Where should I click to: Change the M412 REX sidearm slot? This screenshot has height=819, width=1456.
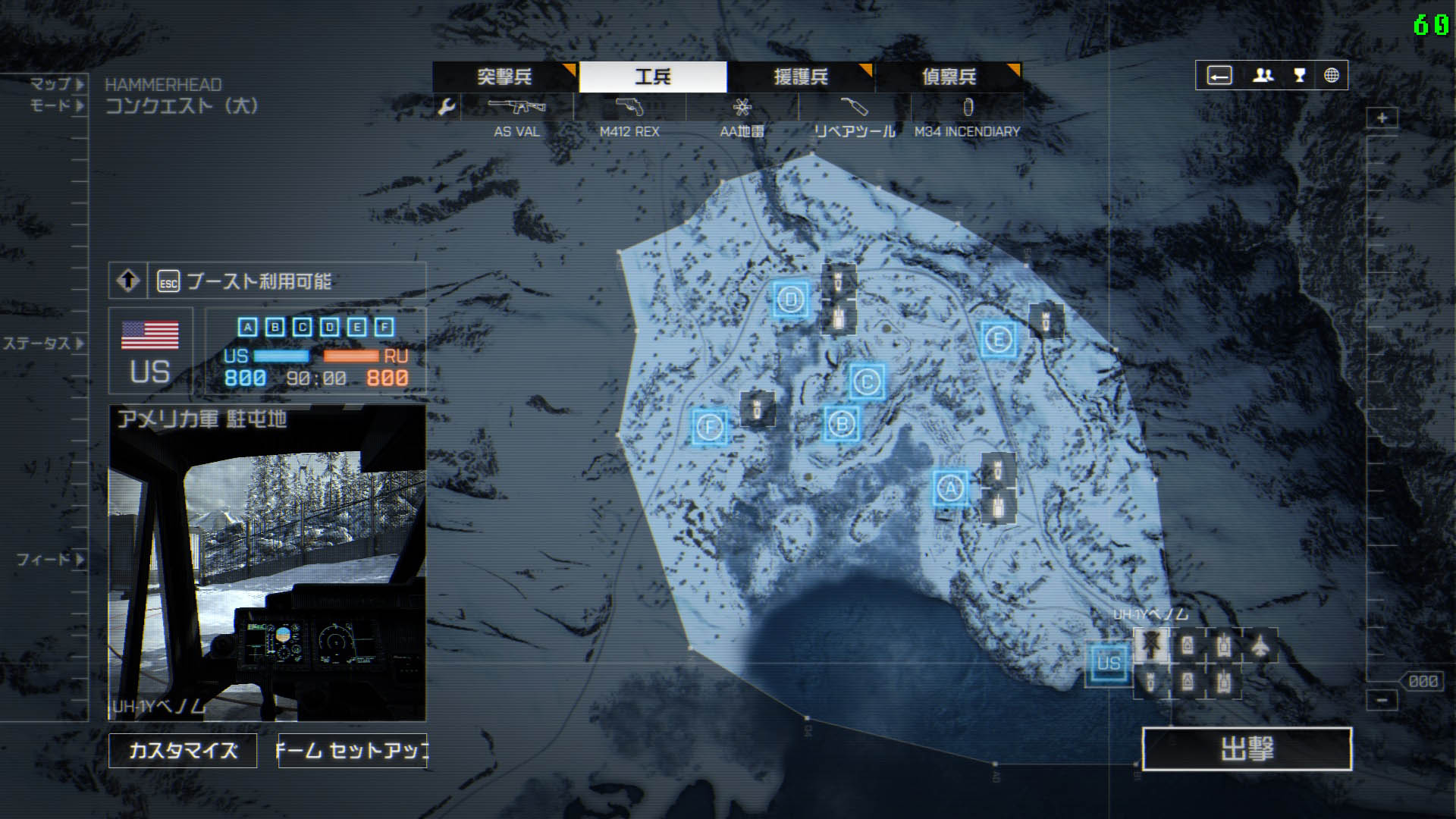pos(629,108)
